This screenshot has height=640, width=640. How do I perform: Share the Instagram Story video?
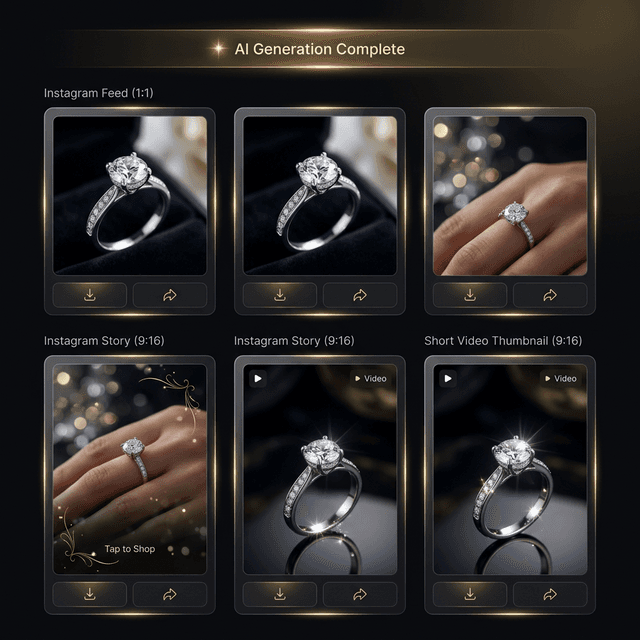[x=359, y=594]
